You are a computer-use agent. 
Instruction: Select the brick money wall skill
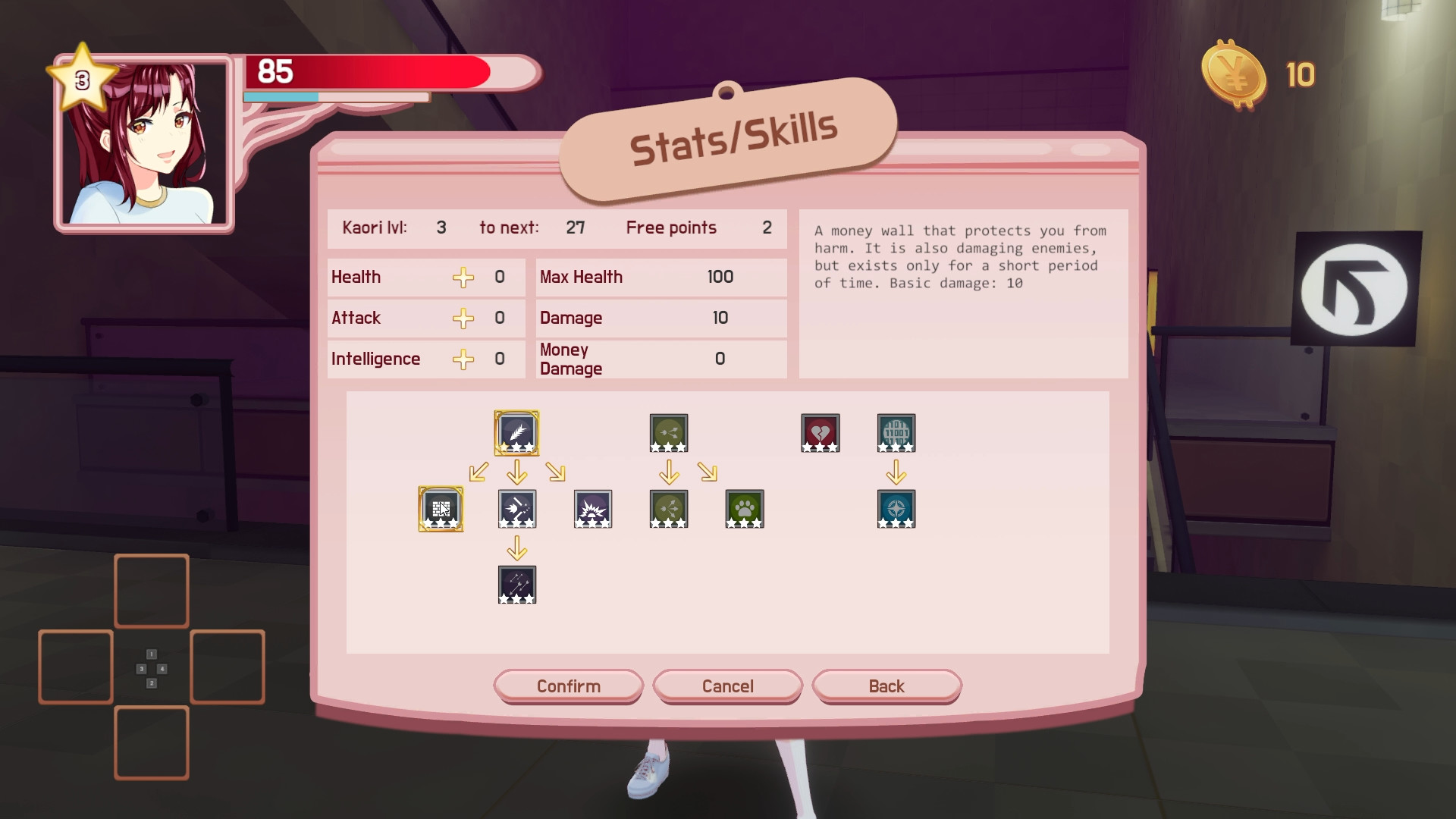pos(441,509)
